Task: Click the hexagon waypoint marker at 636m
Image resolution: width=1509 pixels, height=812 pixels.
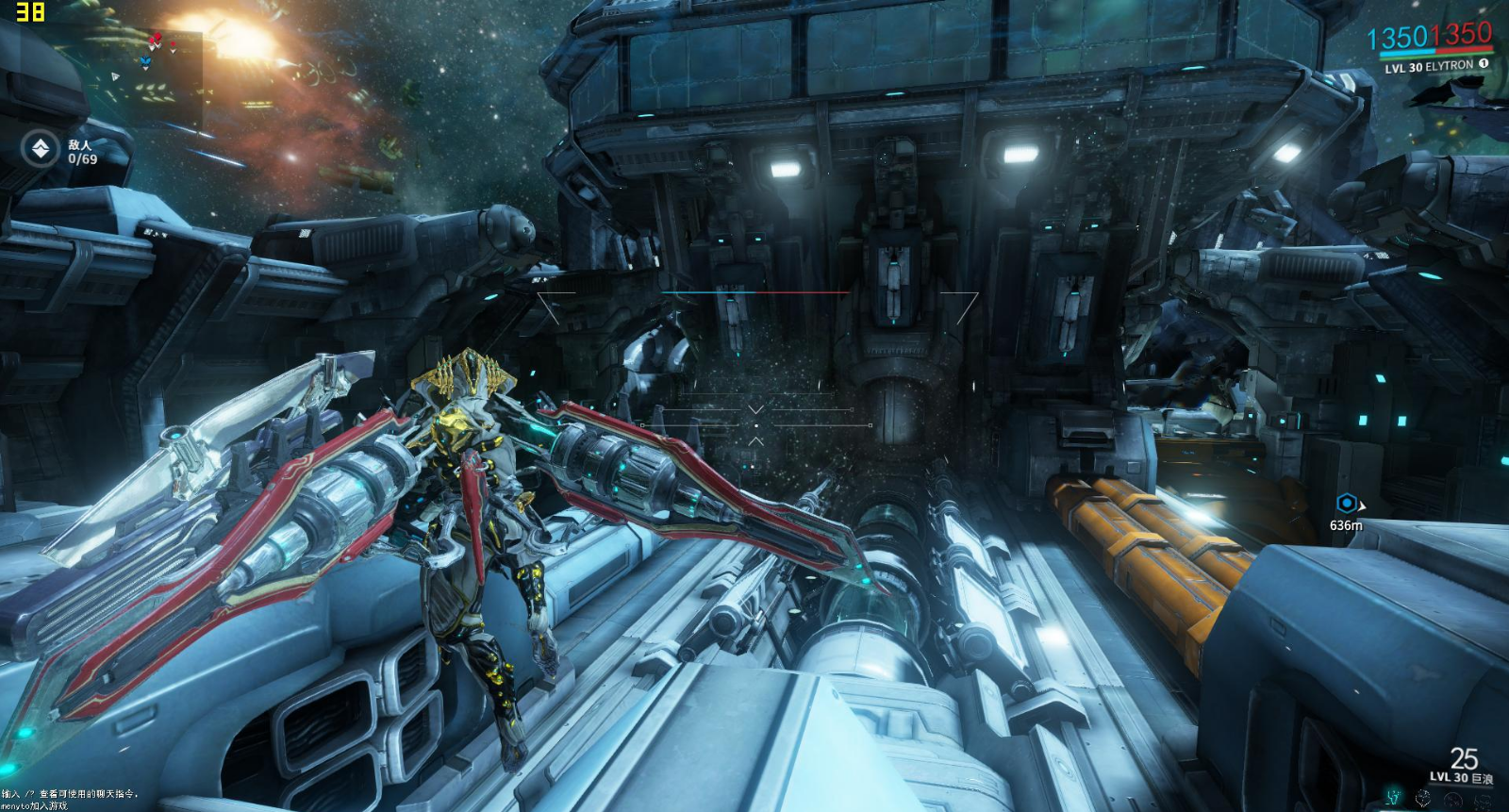Action: tap(1347, 504)
